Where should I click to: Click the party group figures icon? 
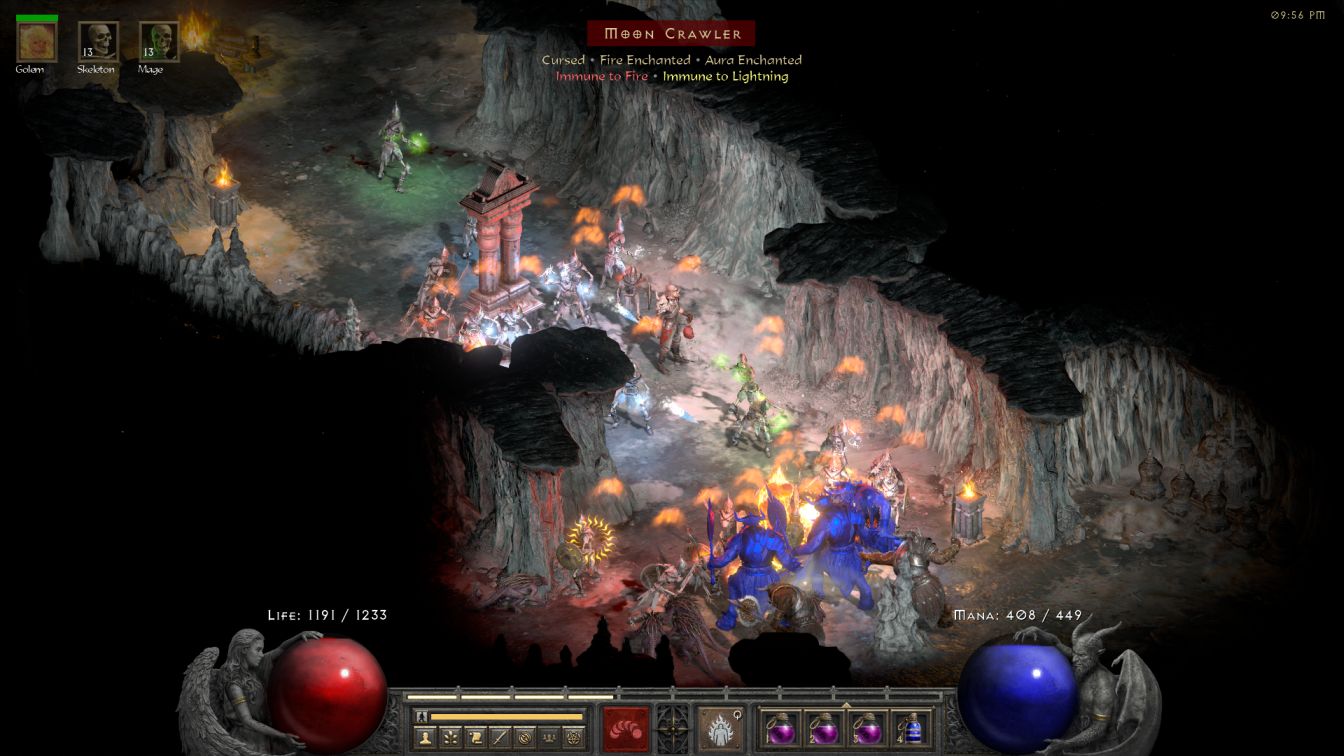coord(547,738)
